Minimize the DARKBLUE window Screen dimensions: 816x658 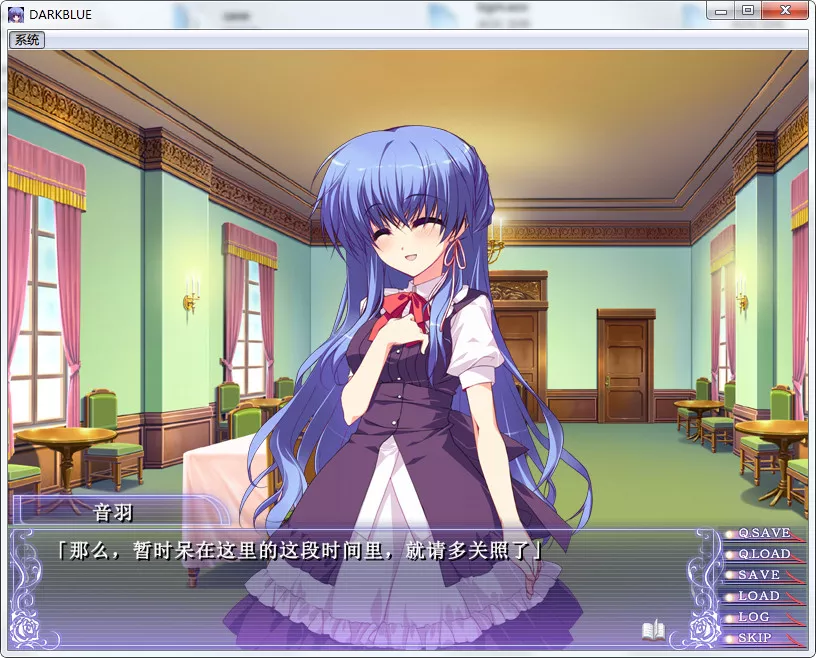(x=722, y=10)
